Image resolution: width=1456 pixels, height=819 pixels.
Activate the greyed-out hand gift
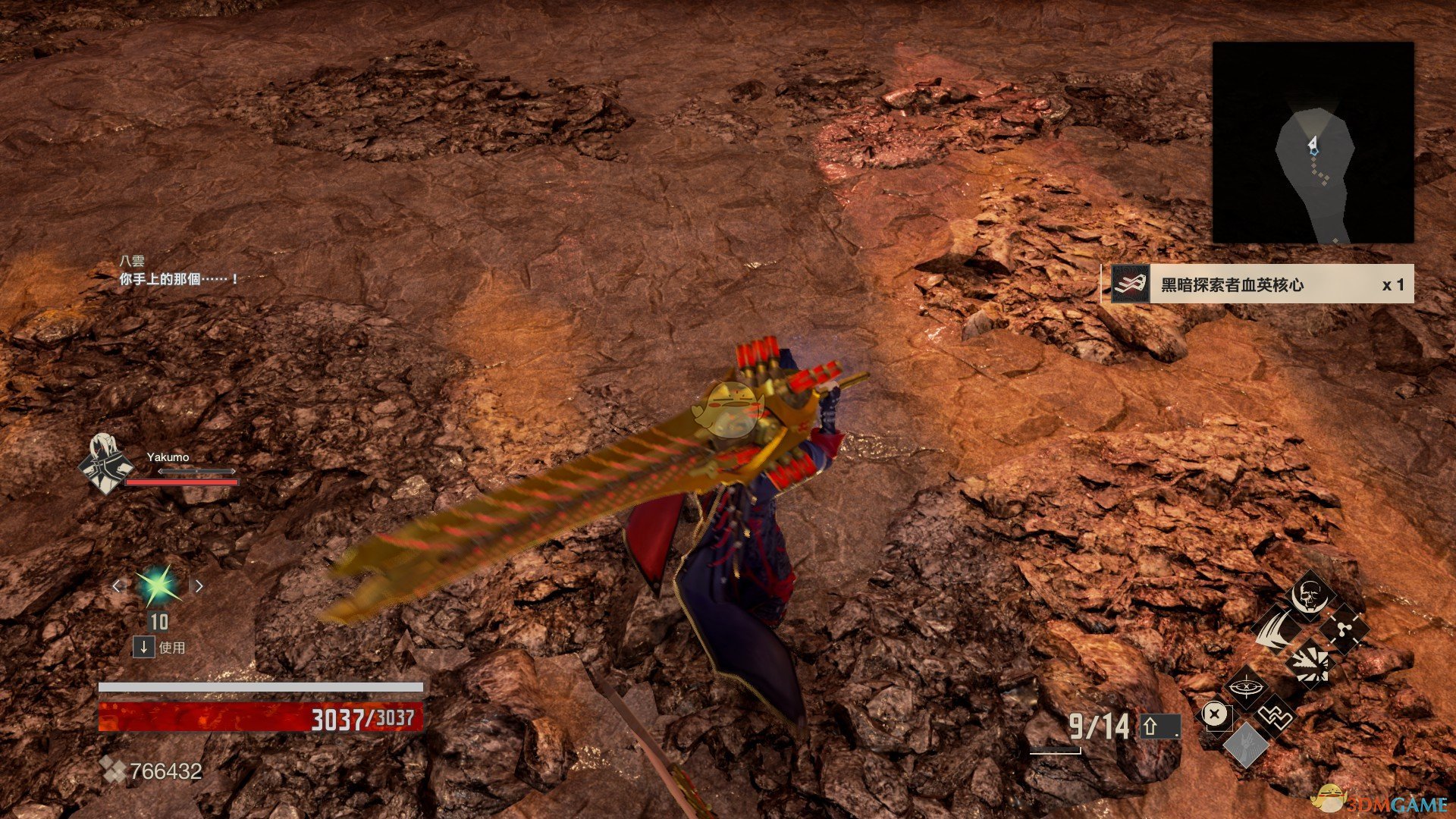(1244, 745)
